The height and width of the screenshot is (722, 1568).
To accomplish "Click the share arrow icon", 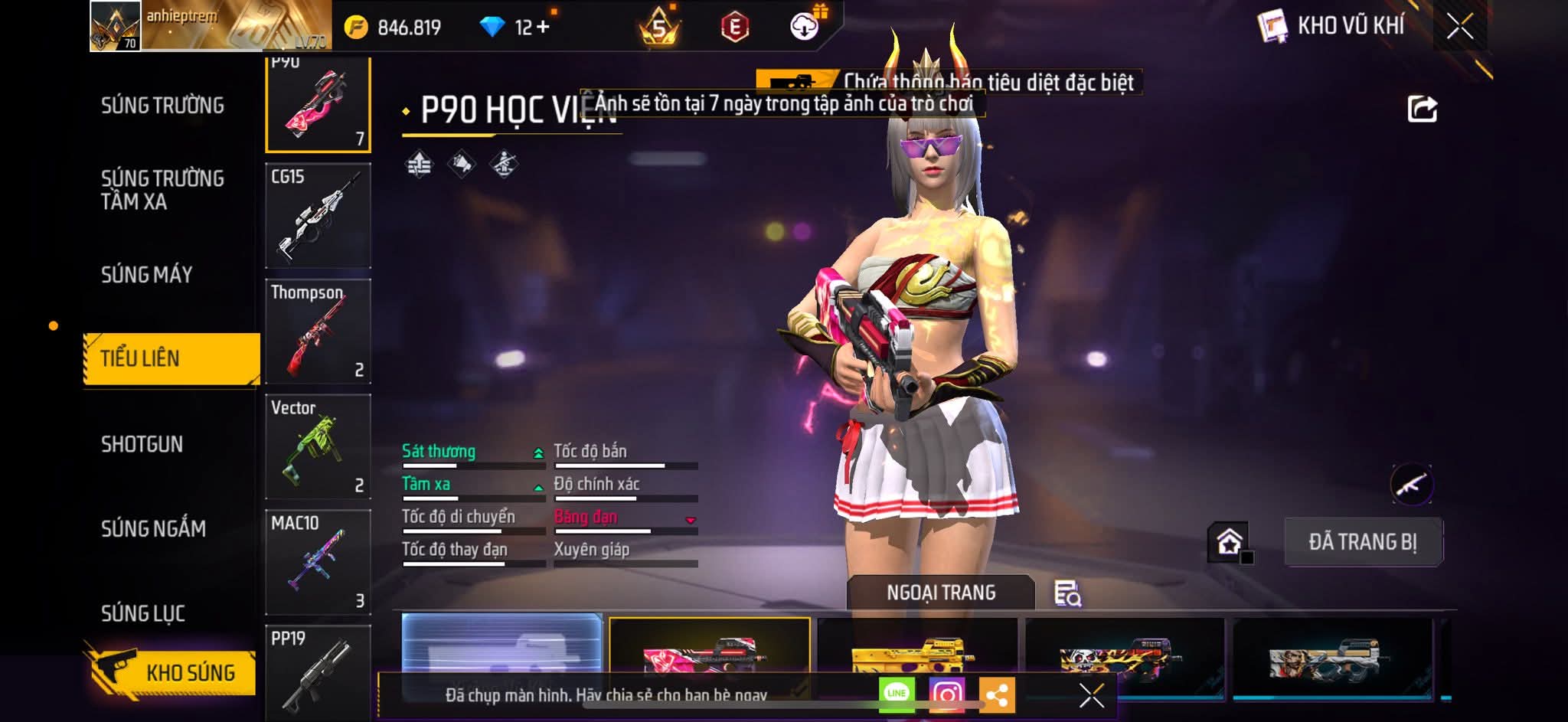I will pos(1422,109).
